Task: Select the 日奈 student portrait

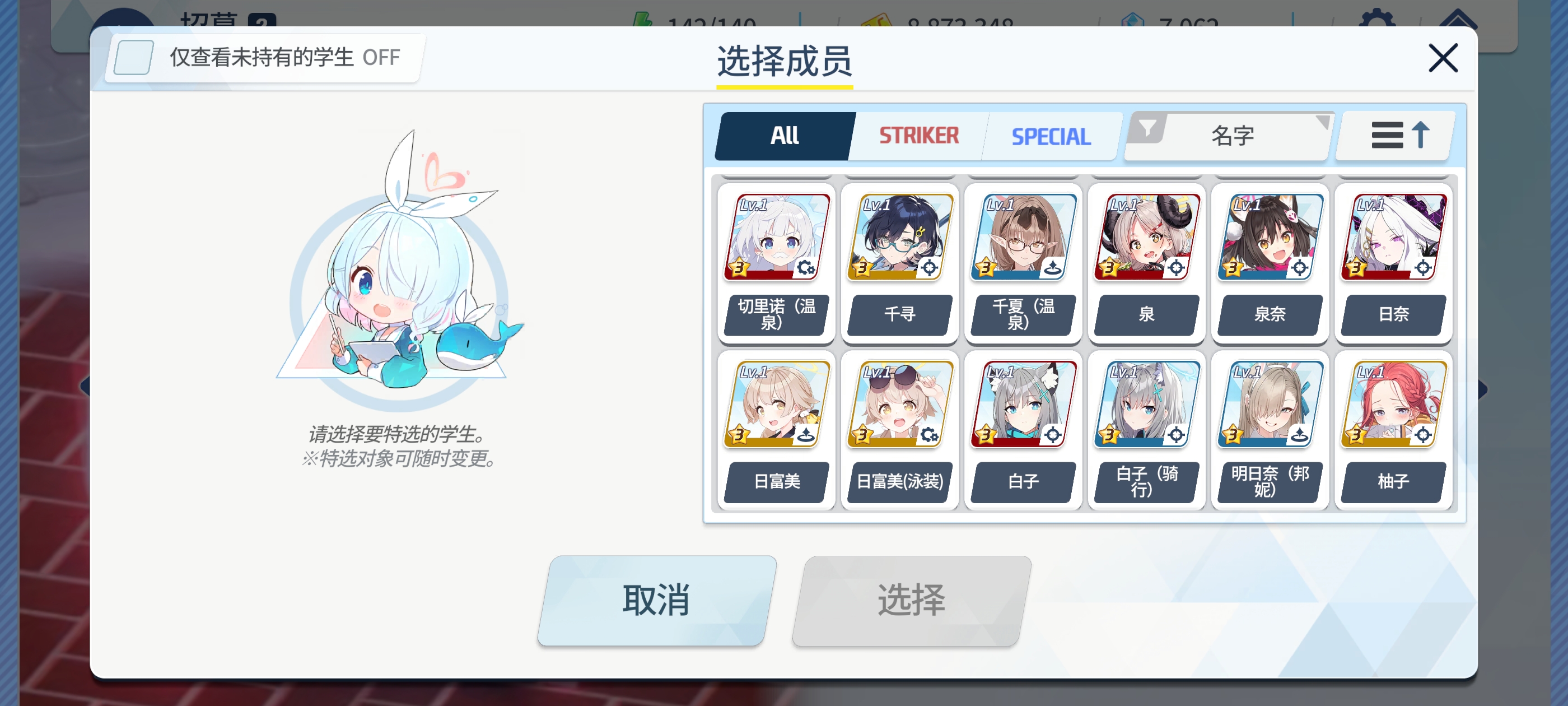Action: (1393, 238)
